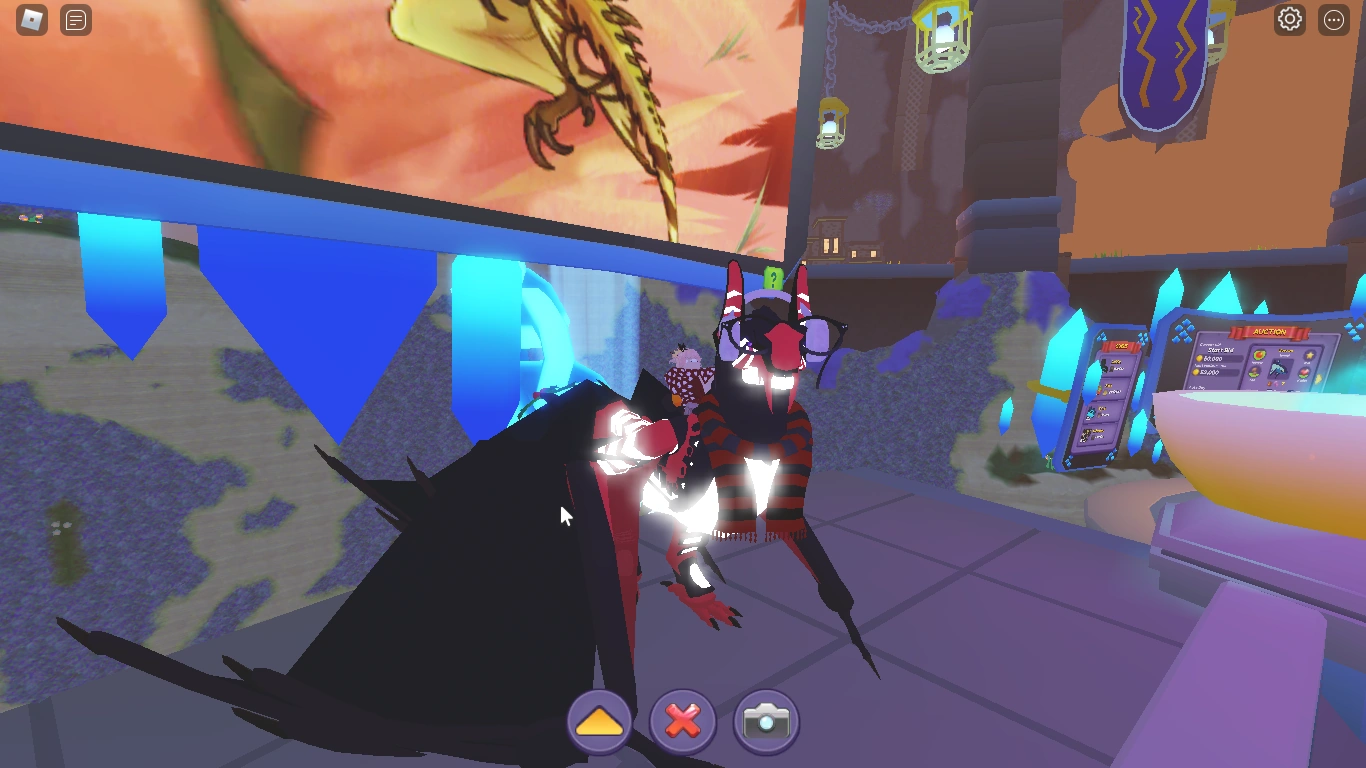This screenshot has height=768, width=1366.
Task: Click the heart health icon on the auction panel
Action: click(x=1303, y=373)
